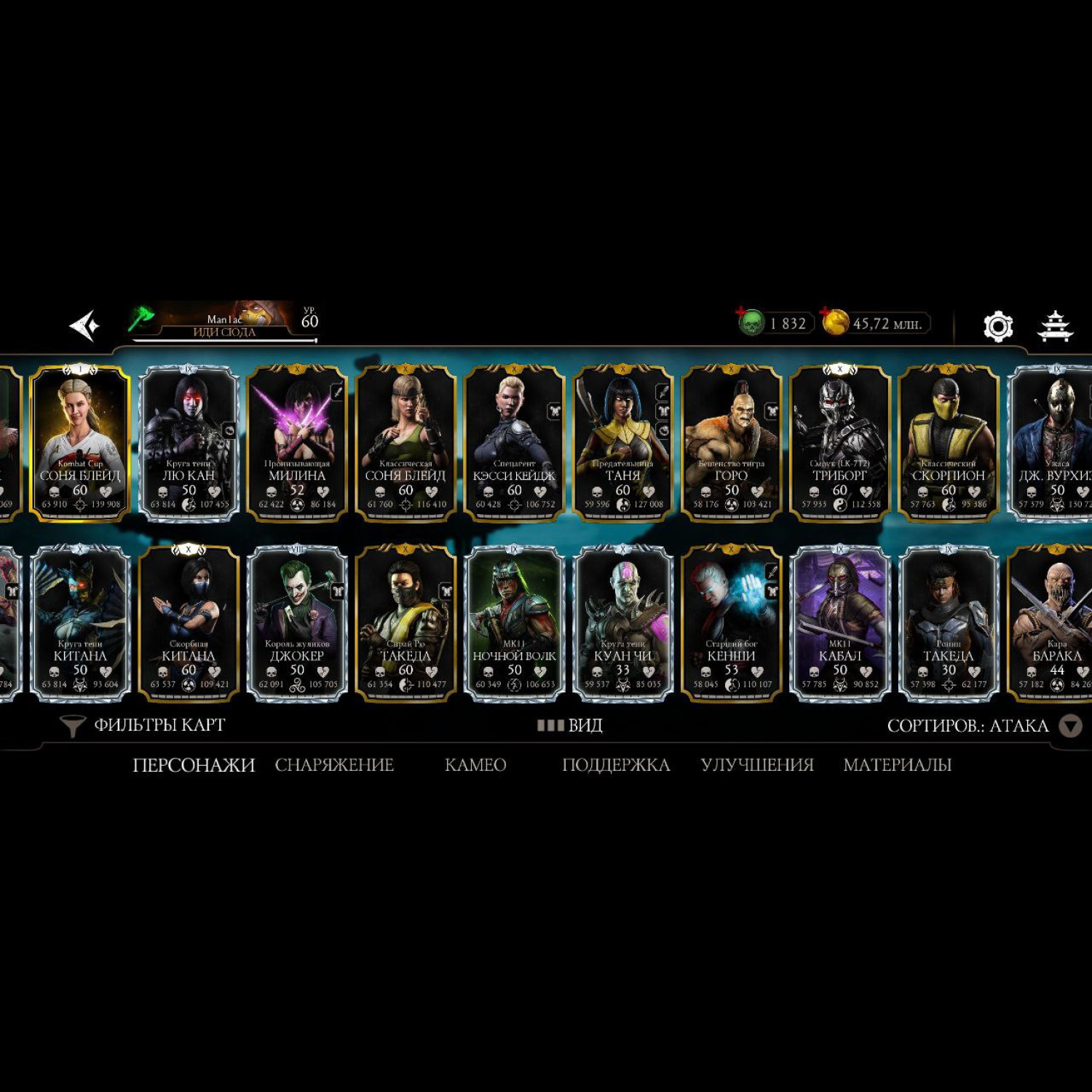This screenshot has width=1092, height=1092.
Task: Select the Горо character card
Action: pyautogui.click(x=731, y=443)
